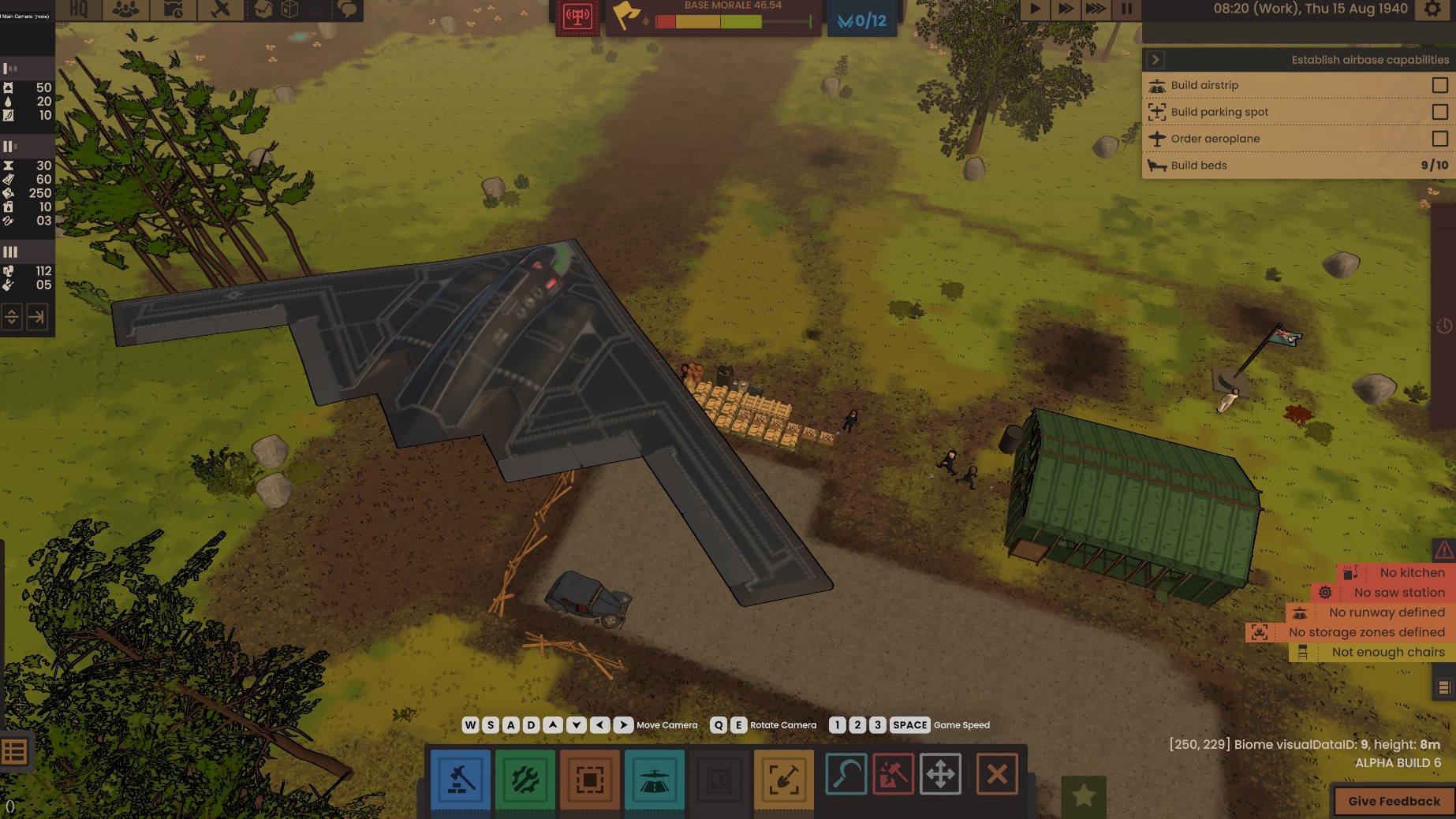Open the aircraft menu in top bar

pos(221,9)
